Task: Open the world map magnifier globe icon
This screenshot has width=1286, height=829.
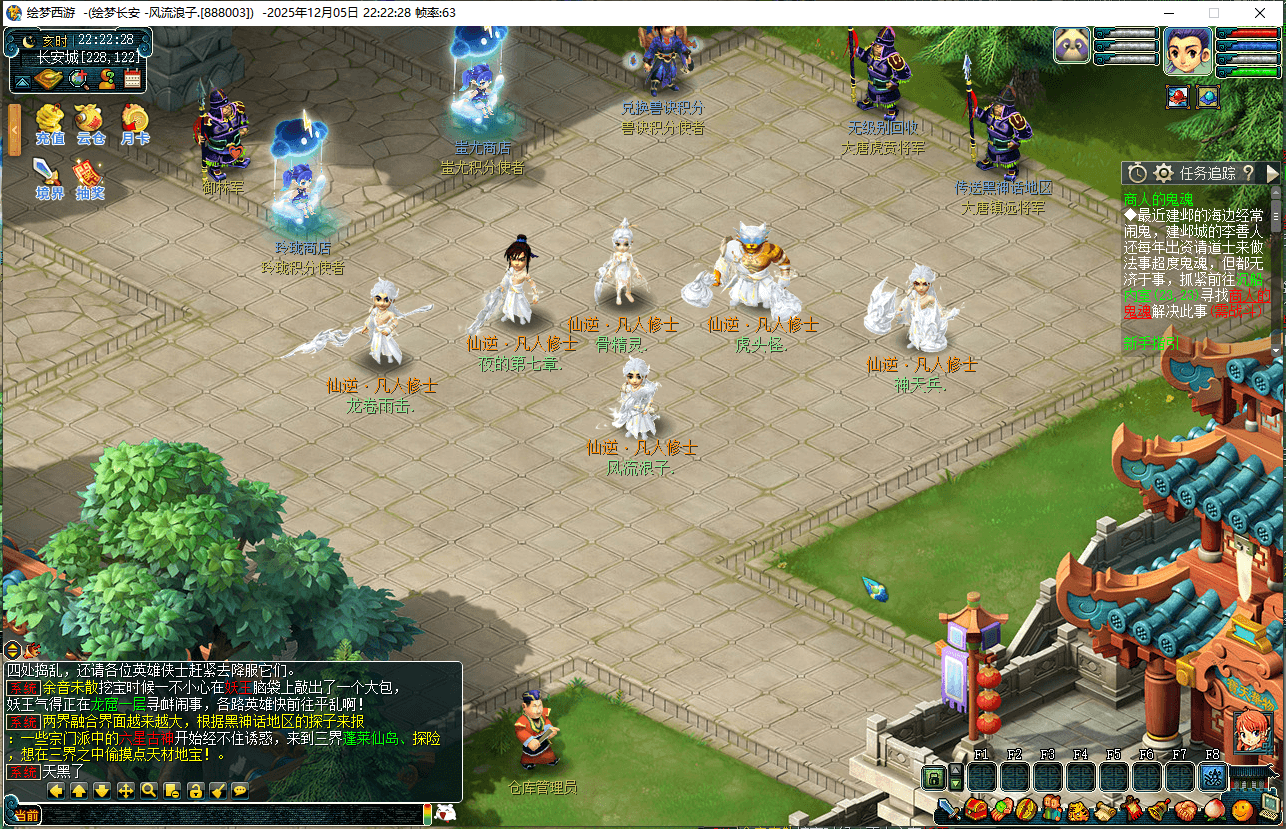Action: click(78, 79)
